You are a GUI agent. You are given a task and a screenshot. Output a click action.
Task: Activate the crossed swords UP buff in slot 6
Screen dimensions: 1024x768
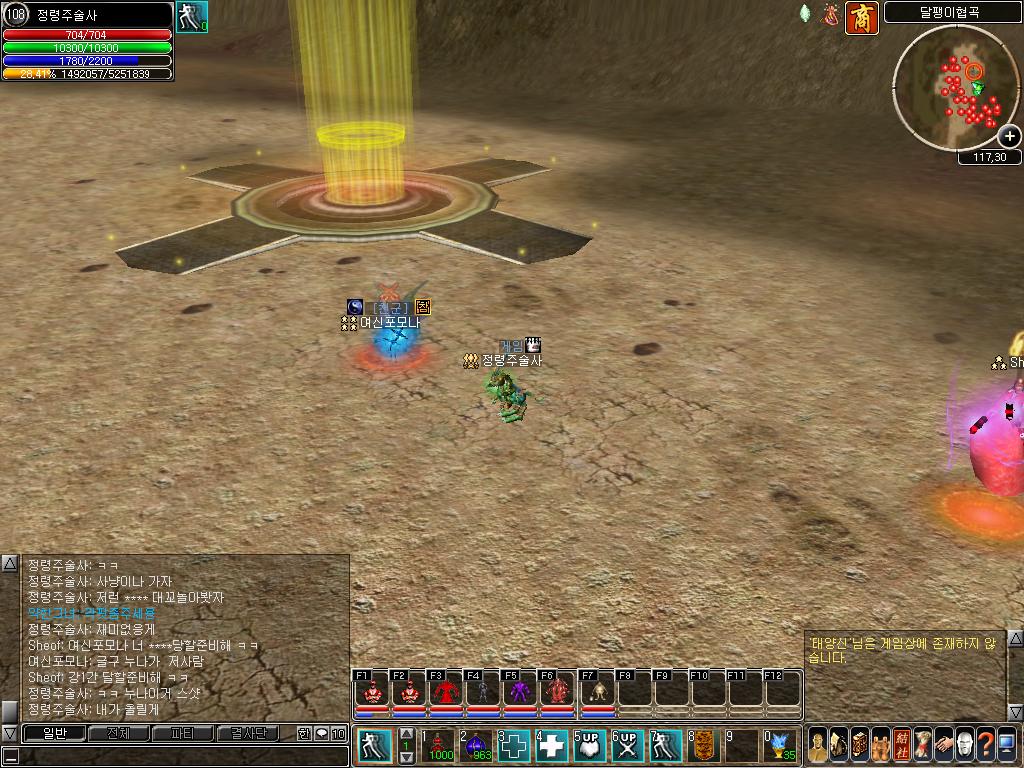tap(627, 746)
